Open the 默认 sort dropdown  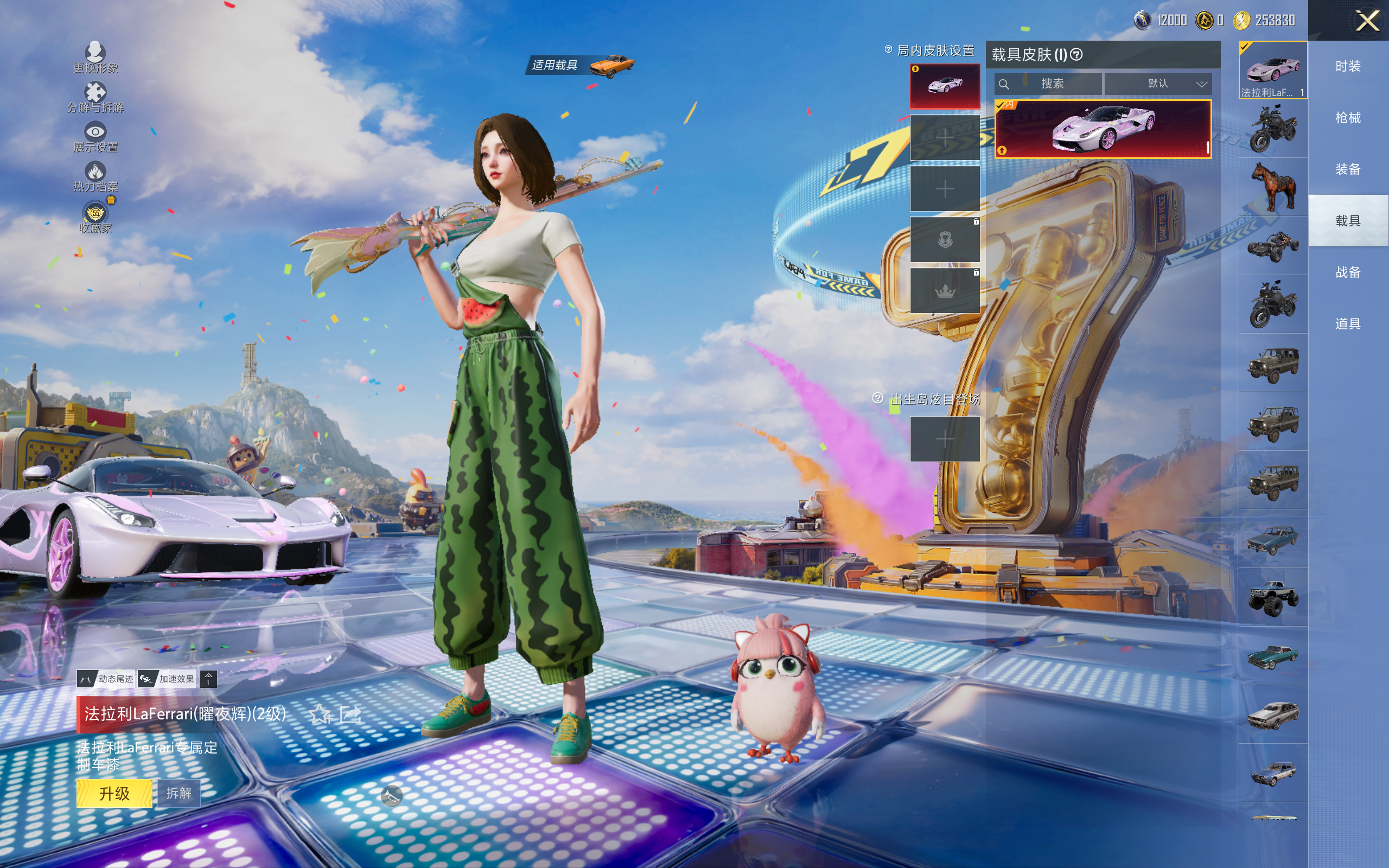[1158, 84]
